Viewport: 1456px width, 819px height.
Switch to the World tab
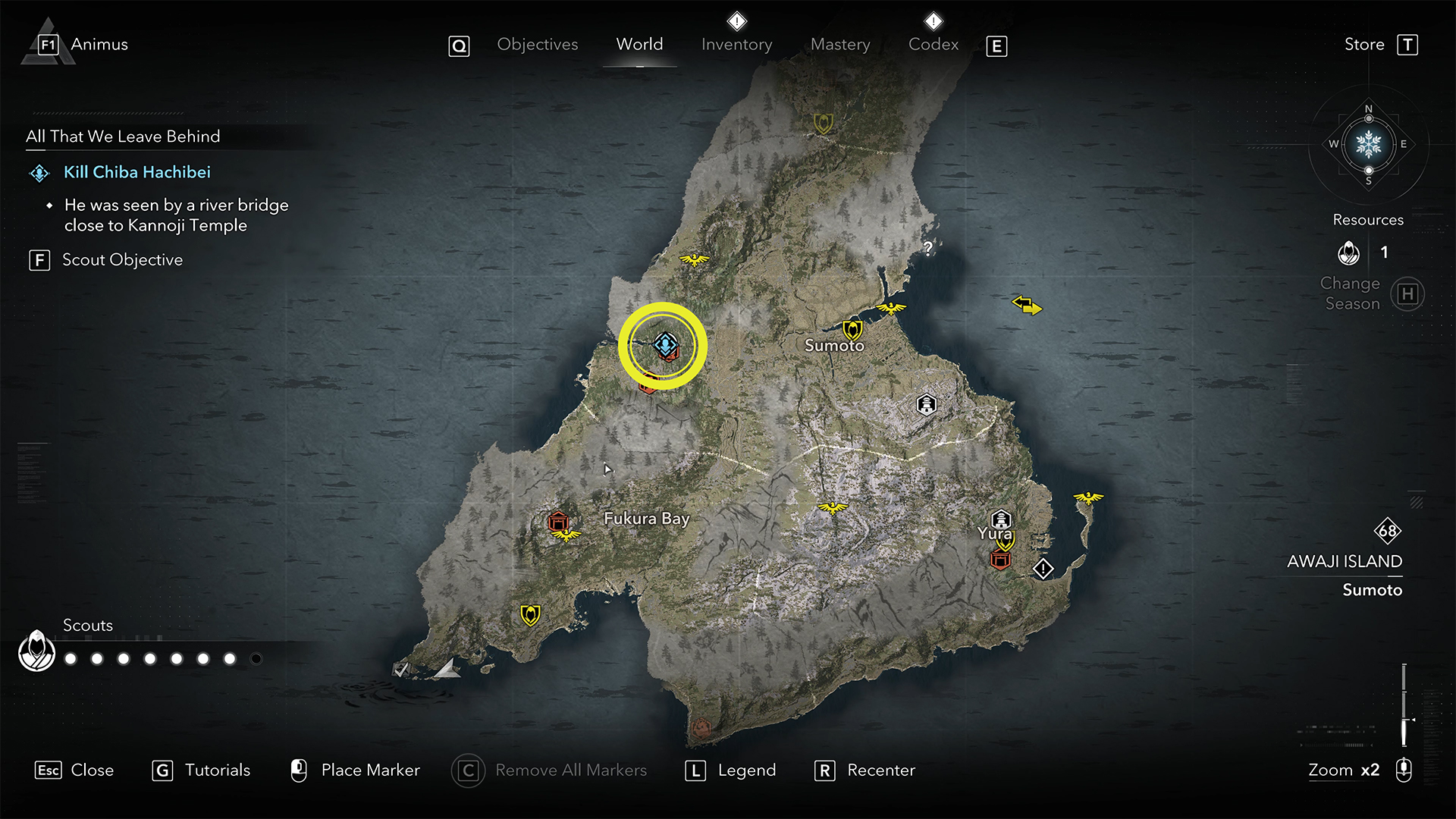639,45
